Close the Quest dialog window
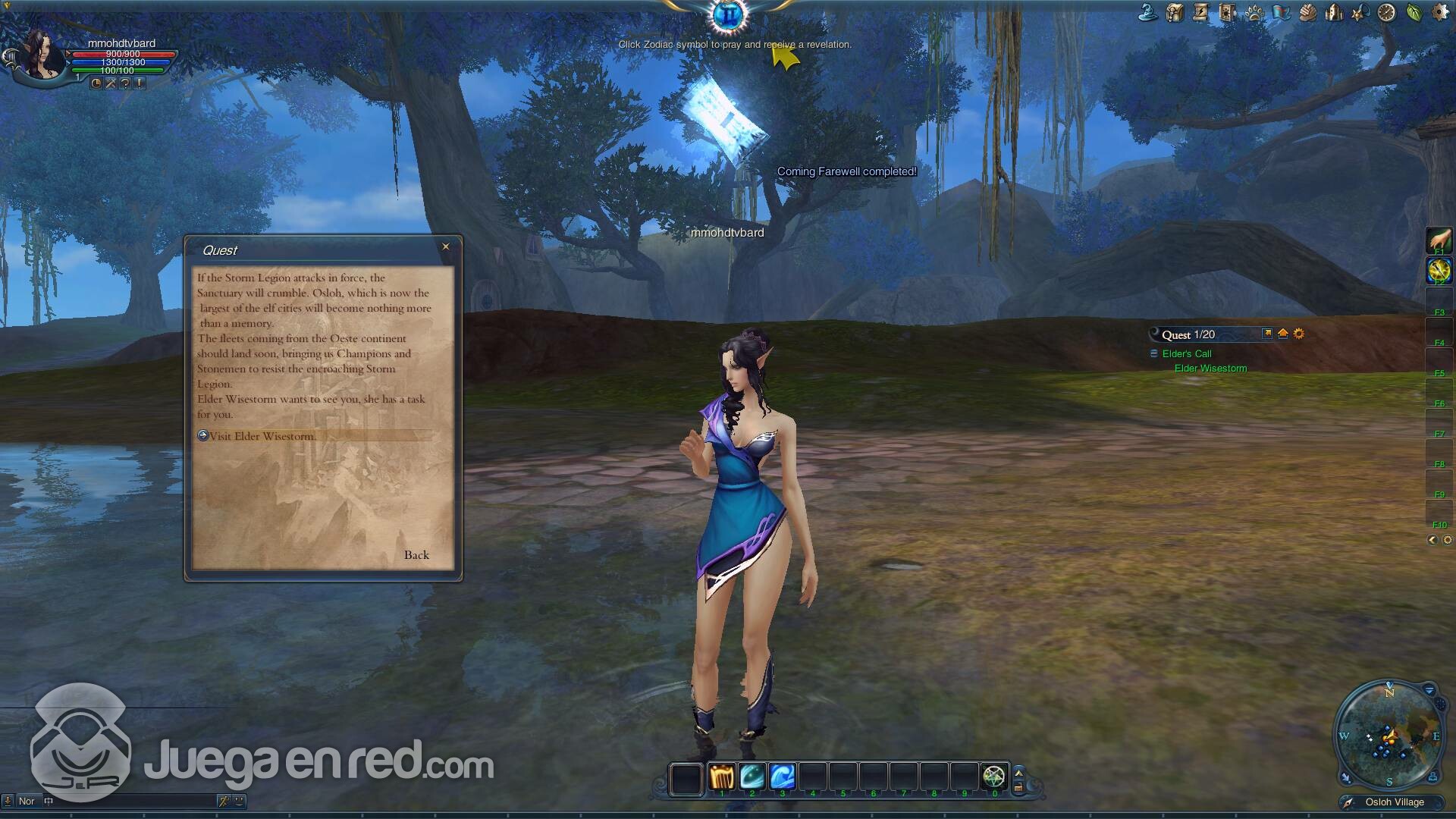The image size is (1456, 819). (446, 246)
